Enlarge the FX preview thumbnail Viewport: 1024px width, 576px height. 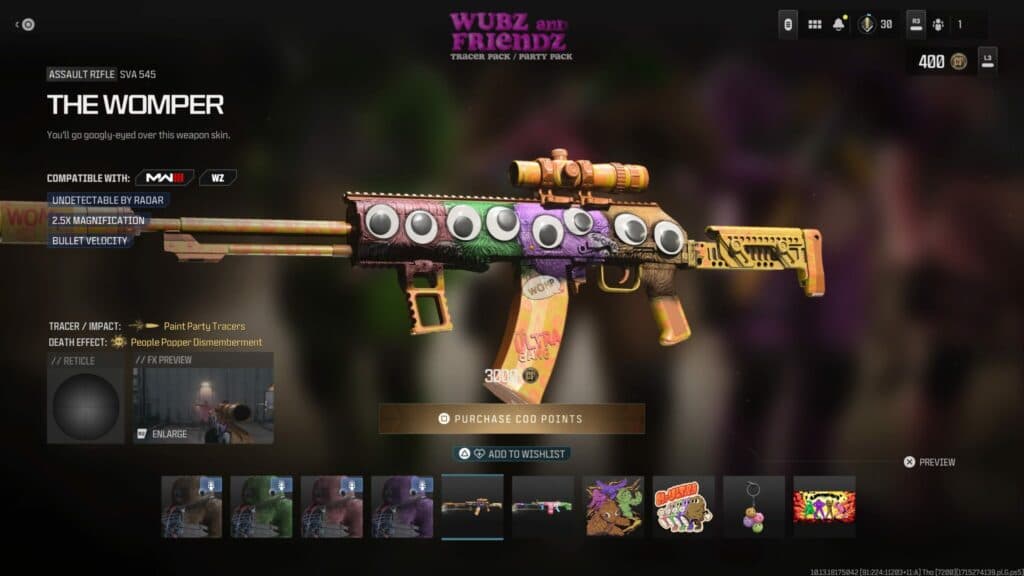(203, 398)
